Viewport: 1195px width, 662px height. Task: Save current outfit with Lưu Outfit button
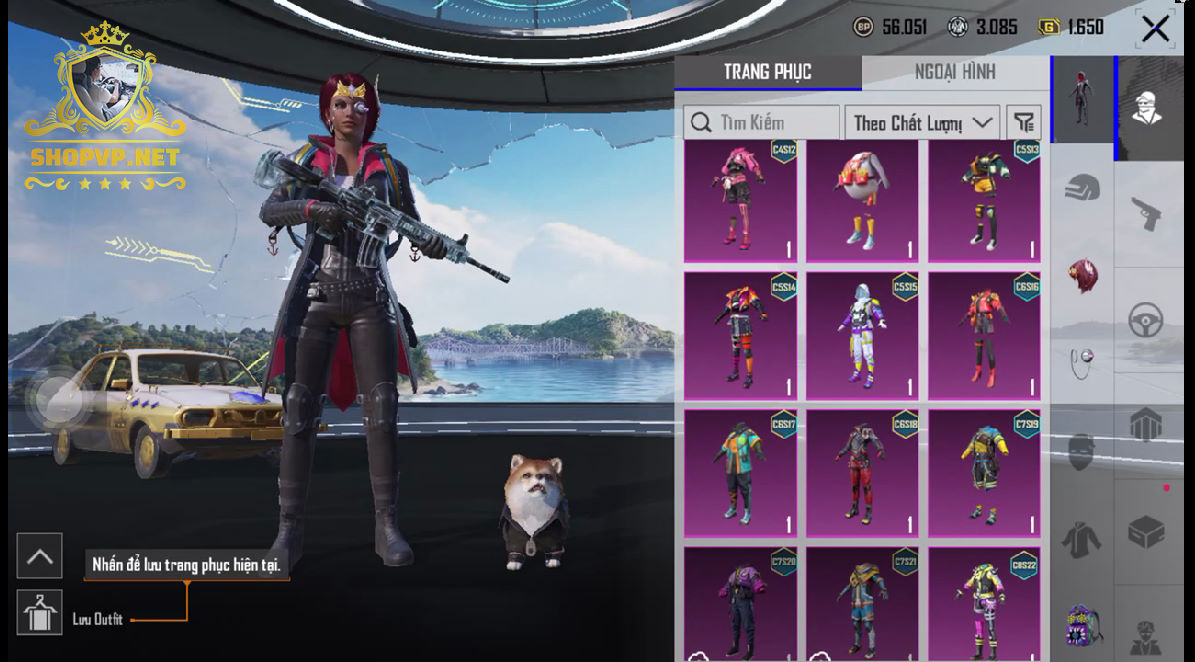[x=40, y=613]
